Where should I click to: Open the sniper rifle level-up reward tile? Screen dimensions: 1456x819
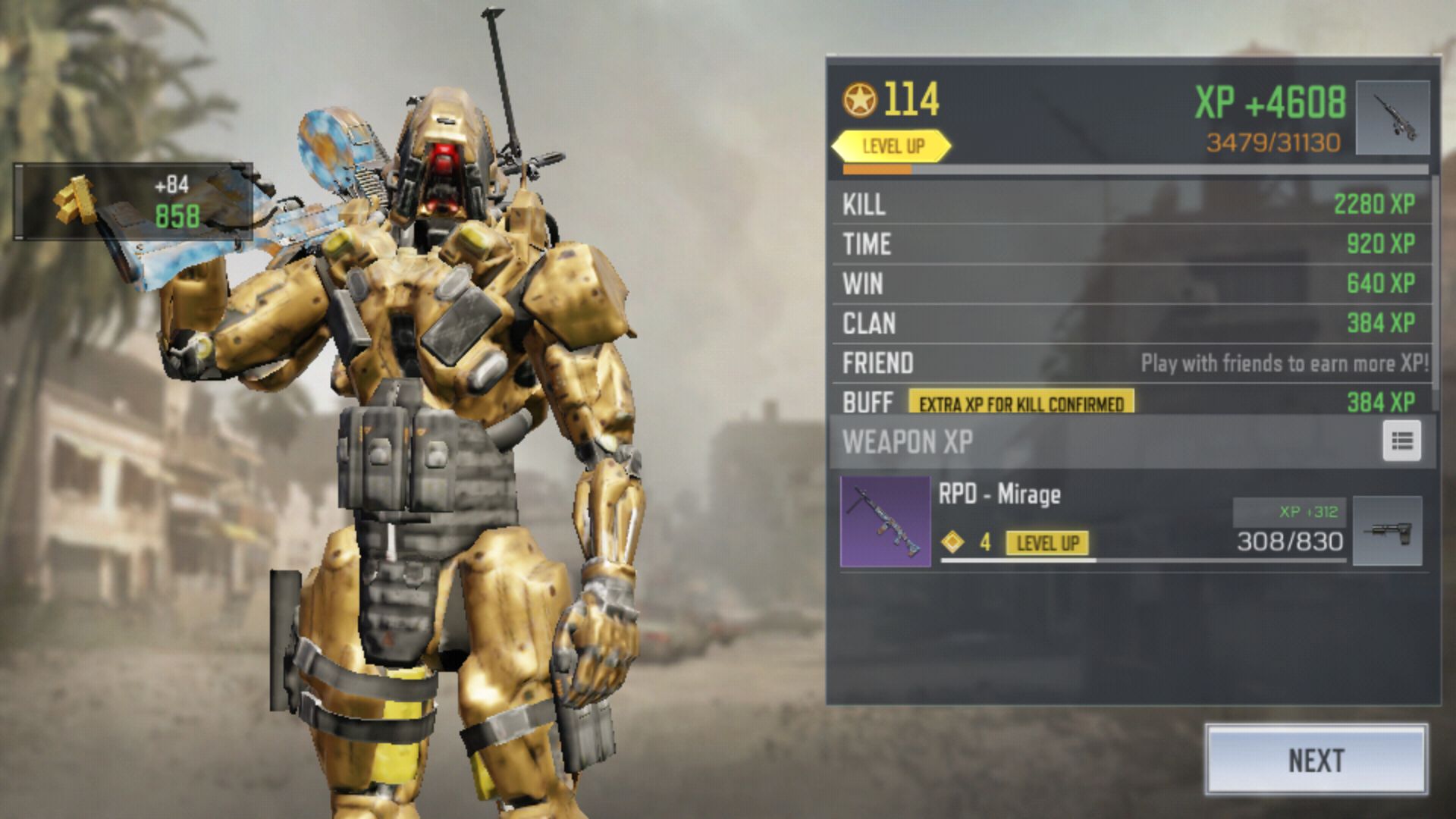coord(1392,118)
